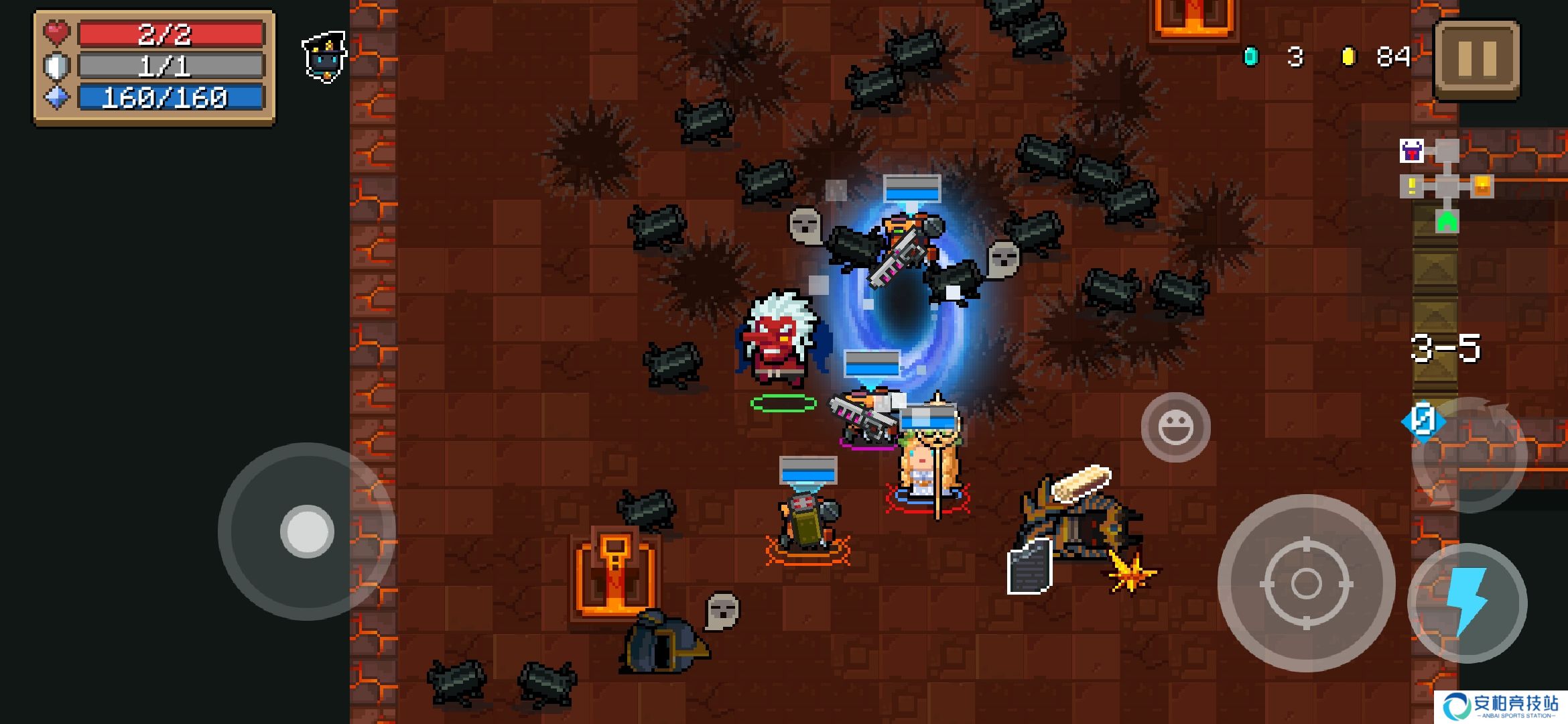Pause the game
The width and height of the screenshot is (1568, 724).
point(1477,59)
